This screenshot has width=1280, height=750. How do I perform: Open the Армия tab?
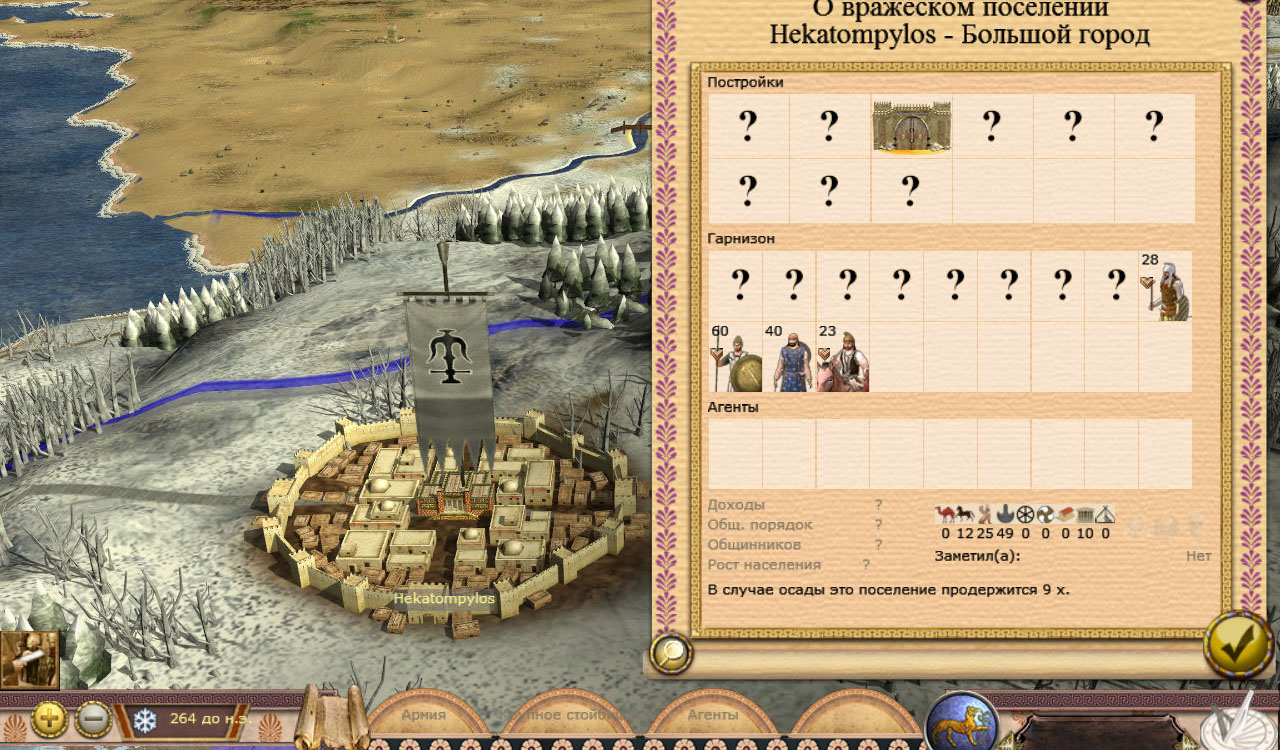[x=424, y=716]
